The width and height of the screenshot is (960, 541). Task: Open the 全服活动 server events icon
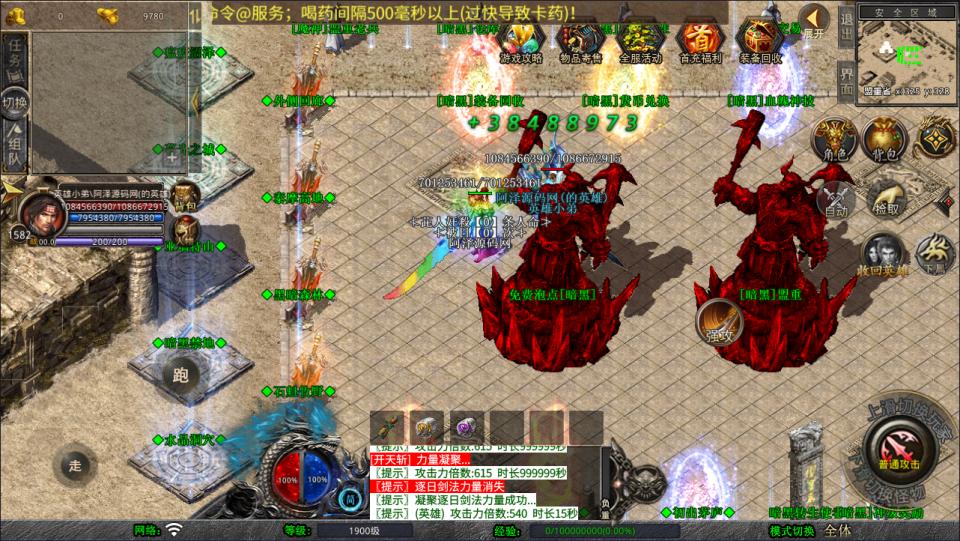tap(640, 42)
